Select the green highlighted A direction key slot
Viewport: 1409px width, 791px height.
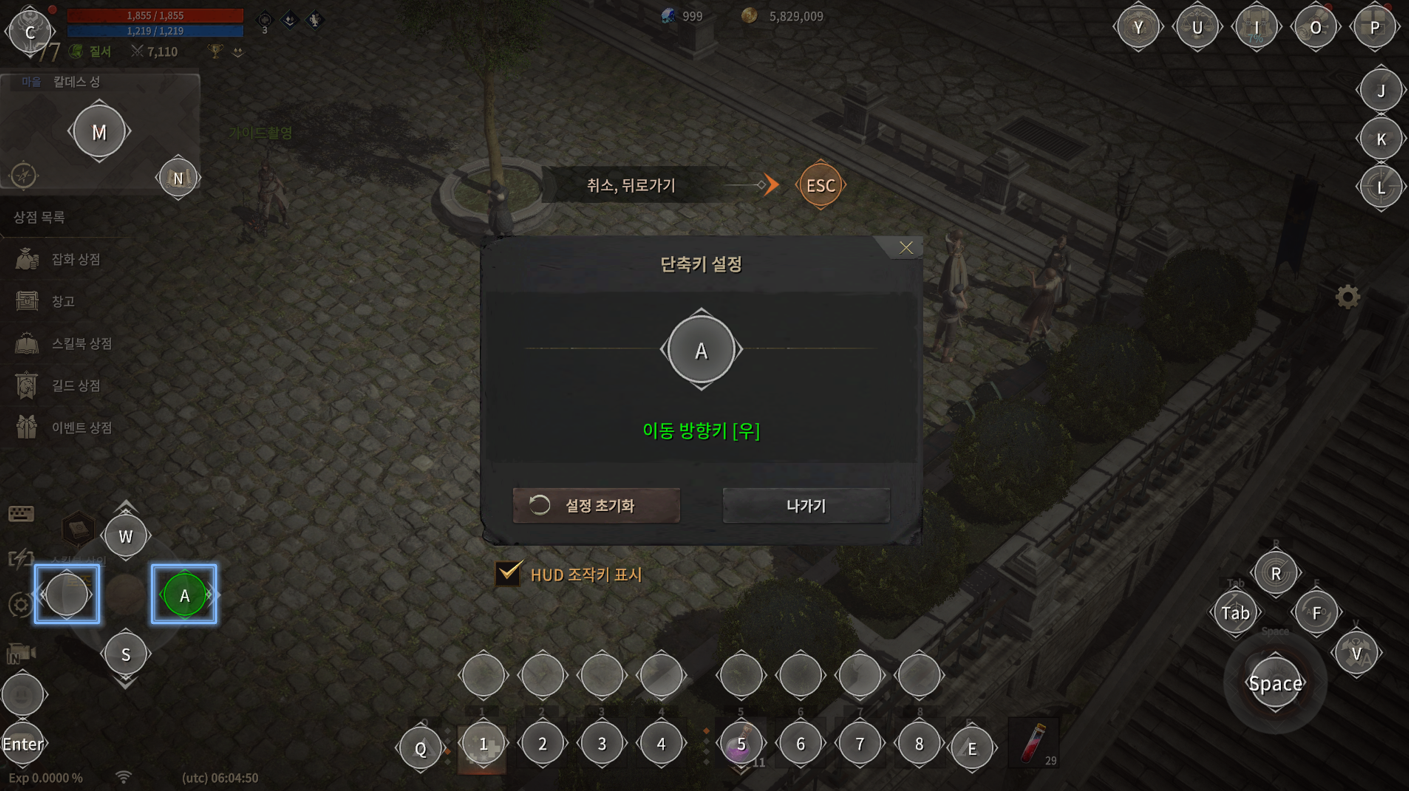tap(184, 595)
